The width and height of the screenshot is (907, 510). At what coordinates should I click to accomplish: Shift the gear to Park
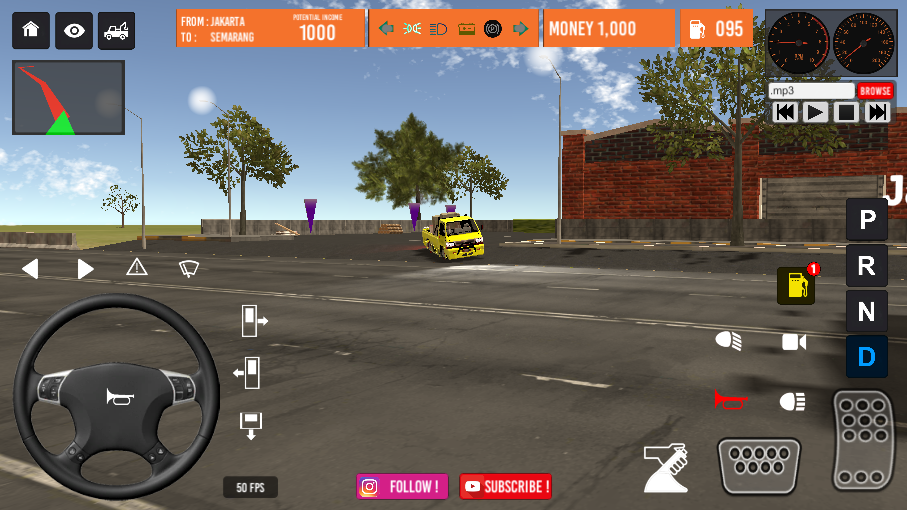click(866, 219)
